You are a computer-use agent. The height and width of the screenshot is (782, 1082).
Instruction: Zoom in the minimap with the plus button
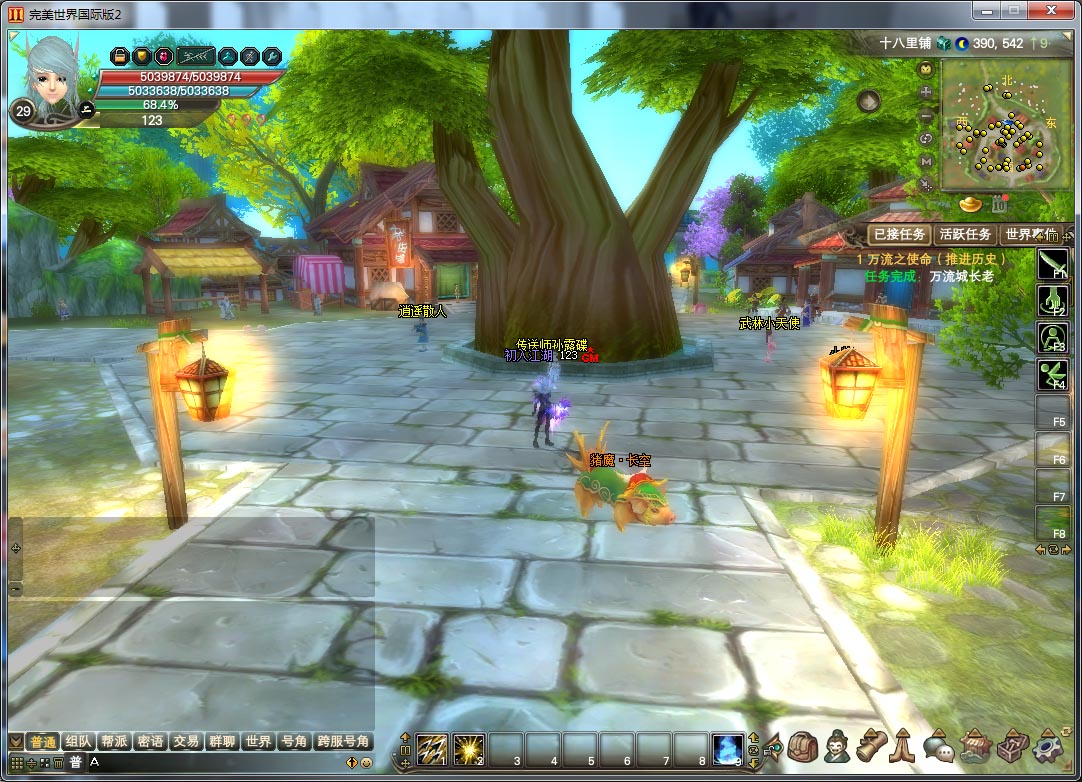click(926, 92)
